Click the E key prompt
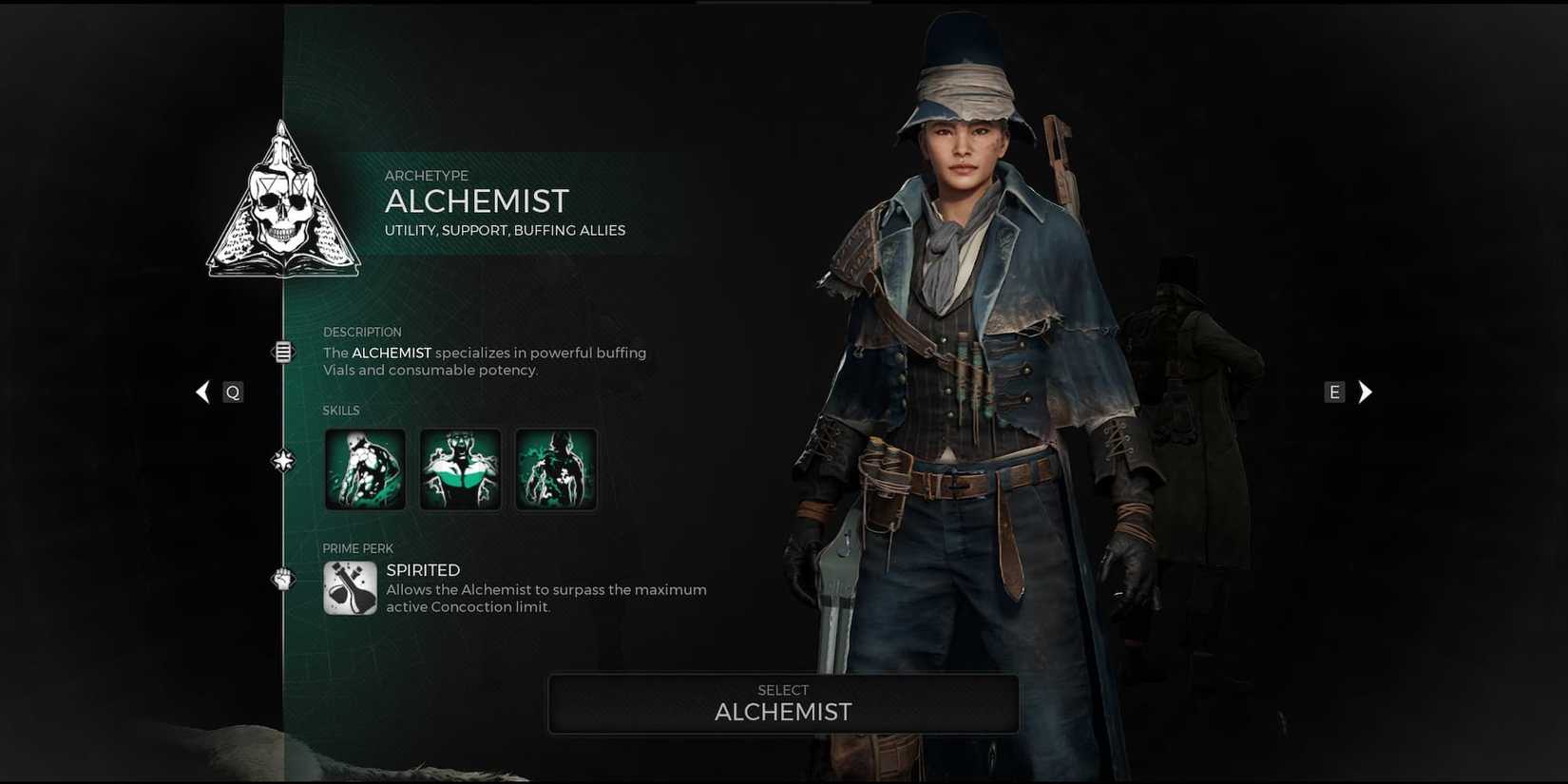1568x784 pixels. [x=1334, y=392]
